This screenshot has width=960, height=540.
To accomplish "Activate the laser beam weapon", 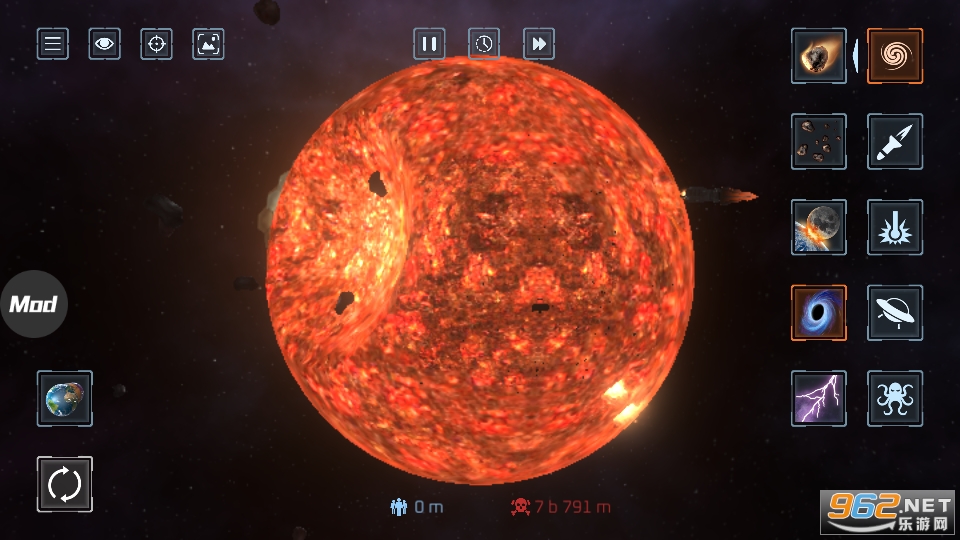I will [895, 227].
